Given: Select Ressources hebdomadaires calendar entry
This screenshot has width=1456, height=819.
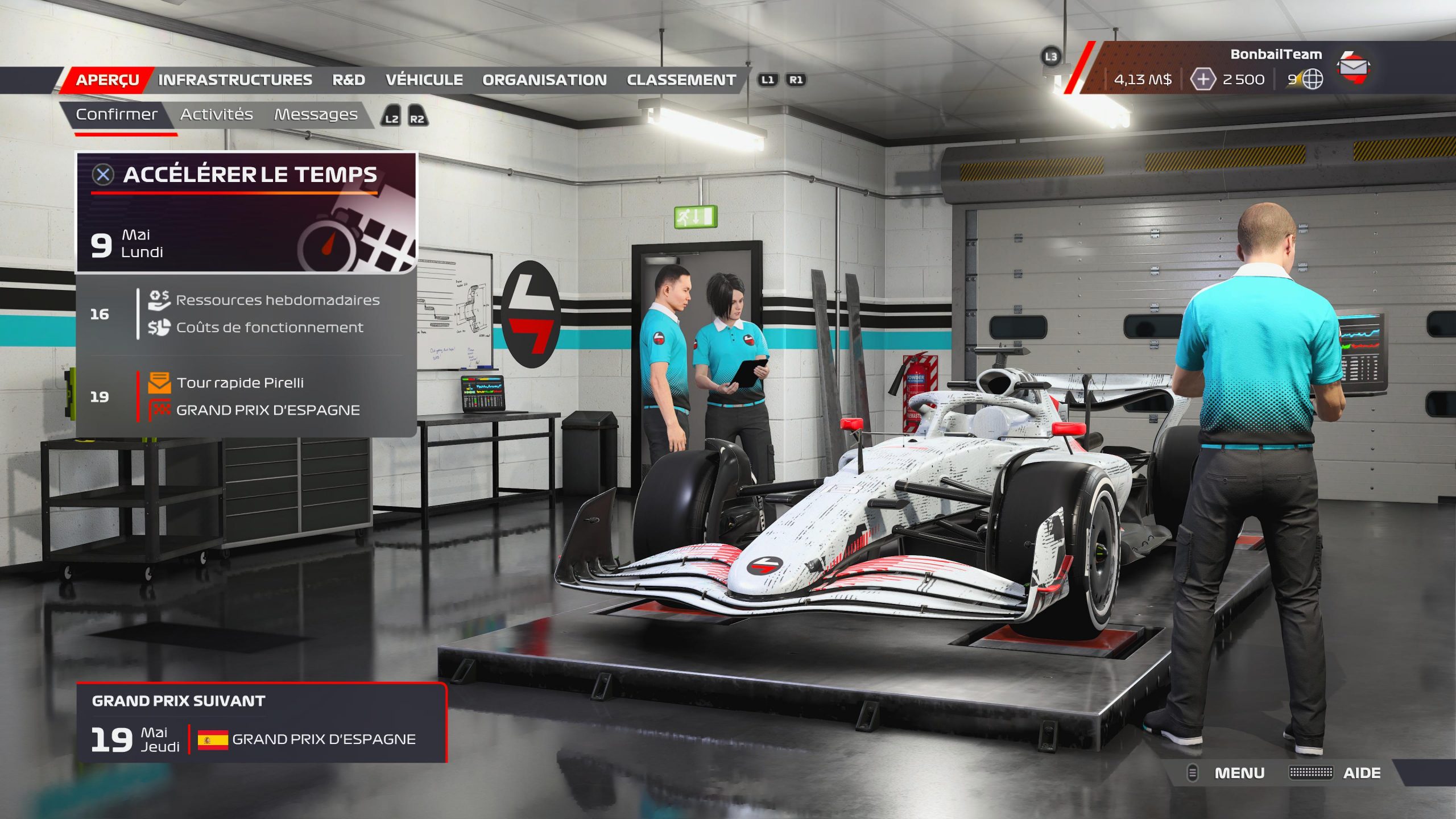Looking at the screenshot, I should [x=277, y=300].
